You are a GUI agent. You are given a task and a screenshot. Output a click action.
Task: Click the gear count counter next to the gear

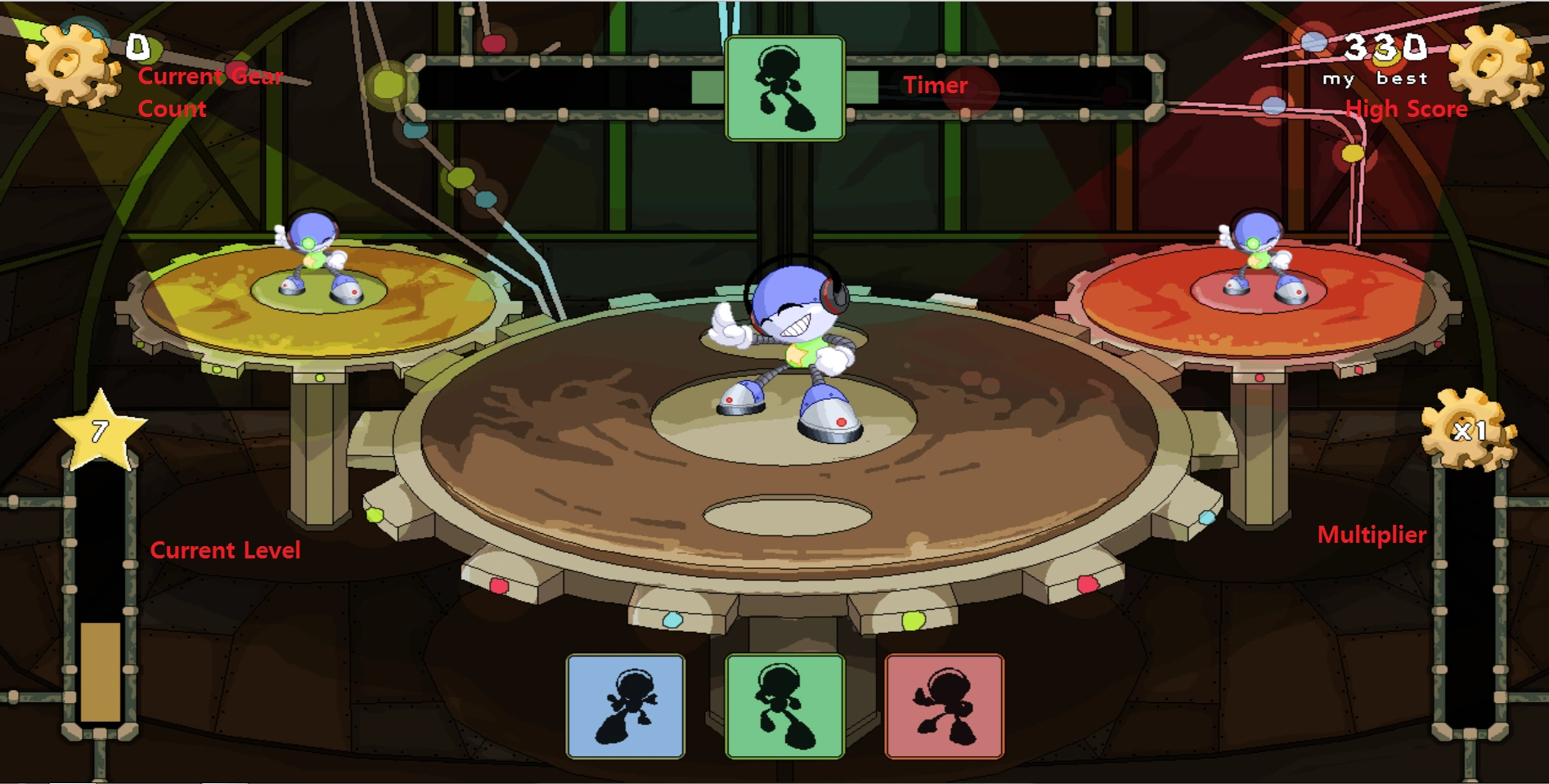click(137, 47)
